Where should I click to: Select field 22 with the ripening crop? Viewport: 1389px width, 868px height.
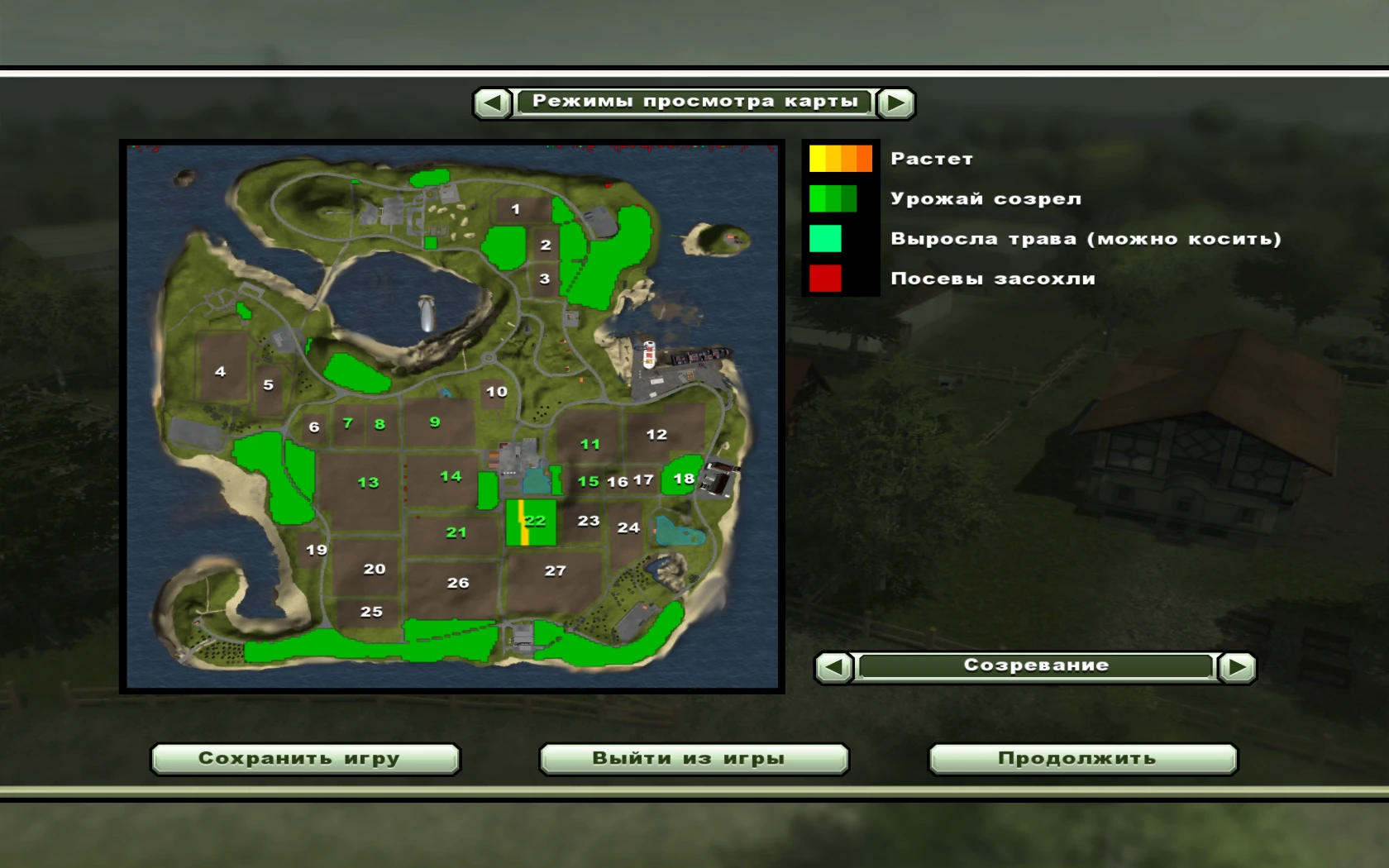click(536, 521)
